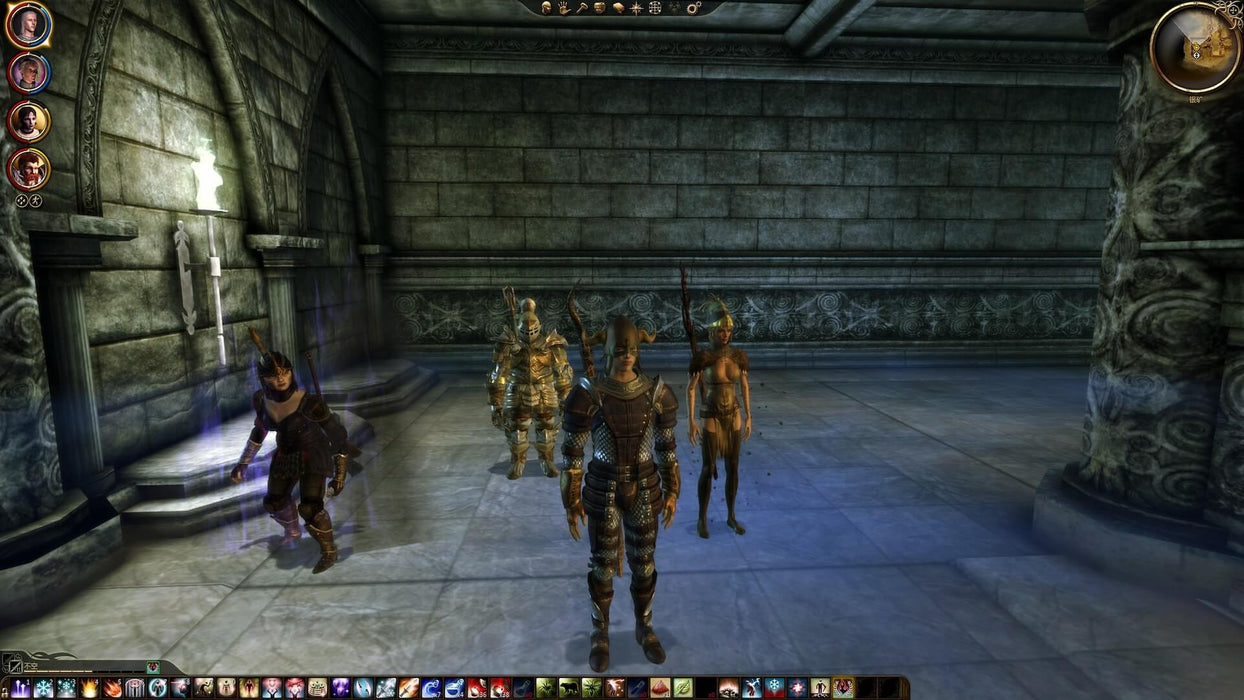The height and width of the screenshot is (700, 1244).
Task: Click the circular minimap
Action: 1195,47
